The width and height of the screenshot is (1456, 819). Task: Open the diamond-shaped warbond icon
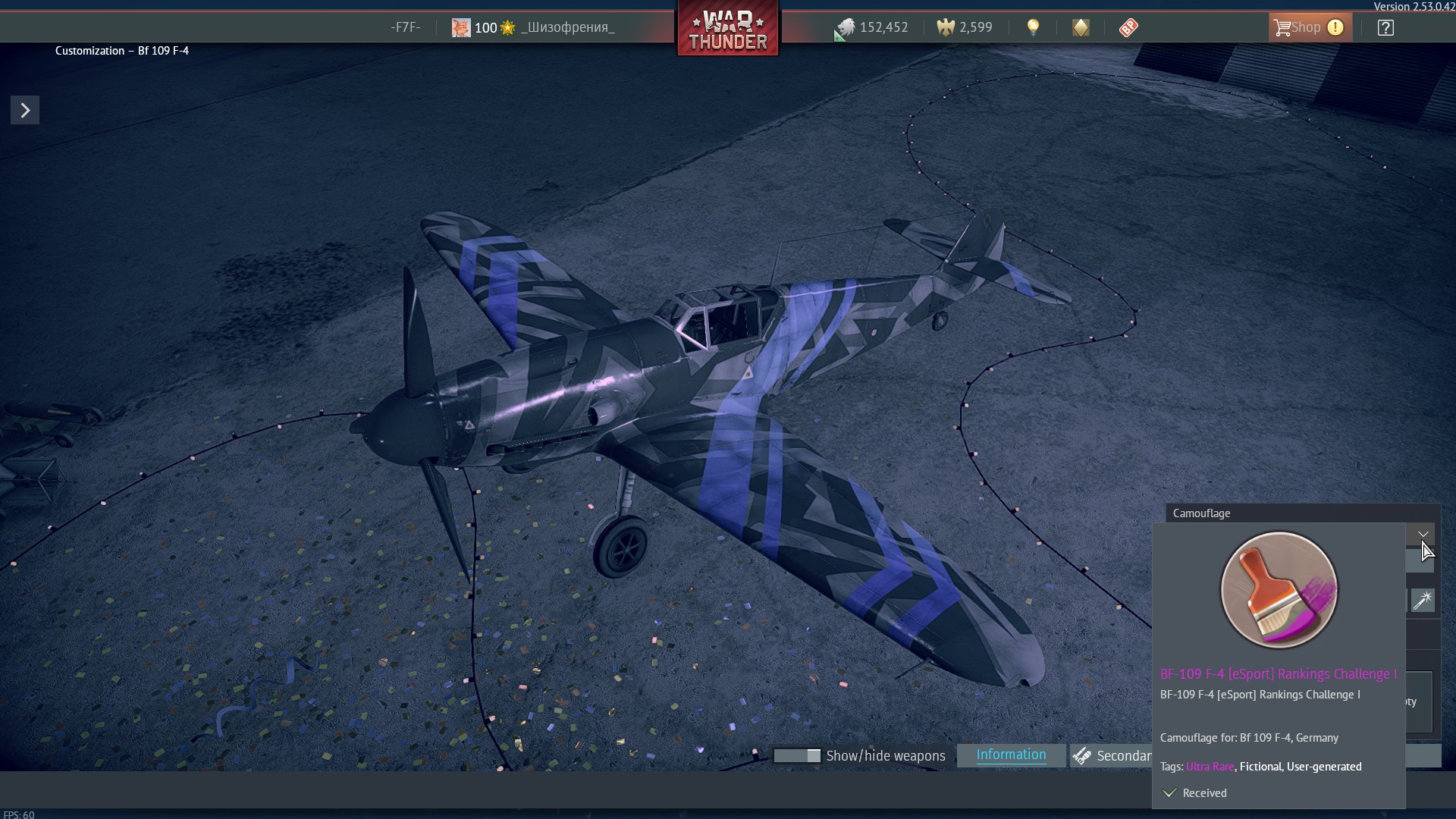pyautogui.click(x=1081, y=28)
